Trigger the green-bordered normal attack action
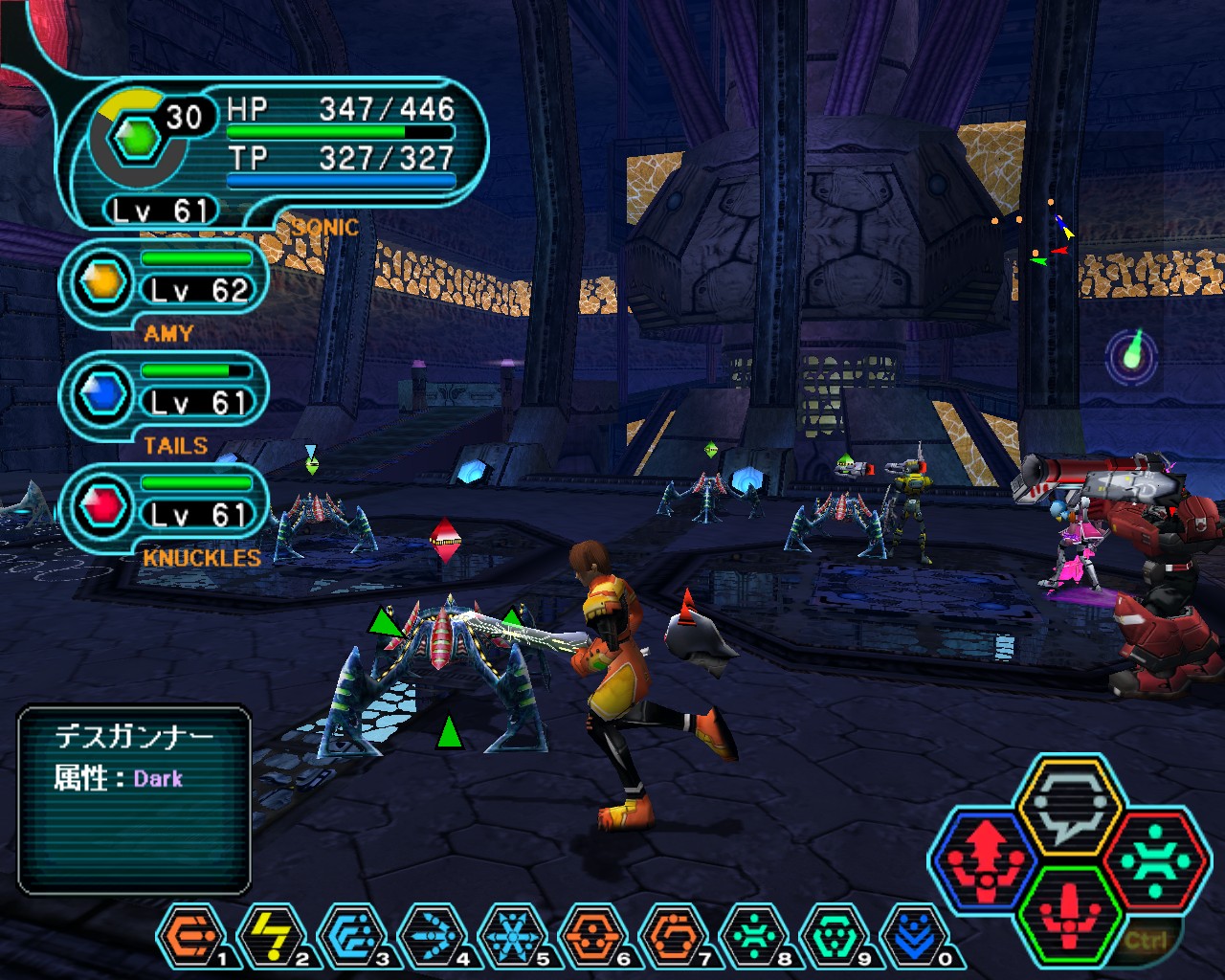 1069,916
